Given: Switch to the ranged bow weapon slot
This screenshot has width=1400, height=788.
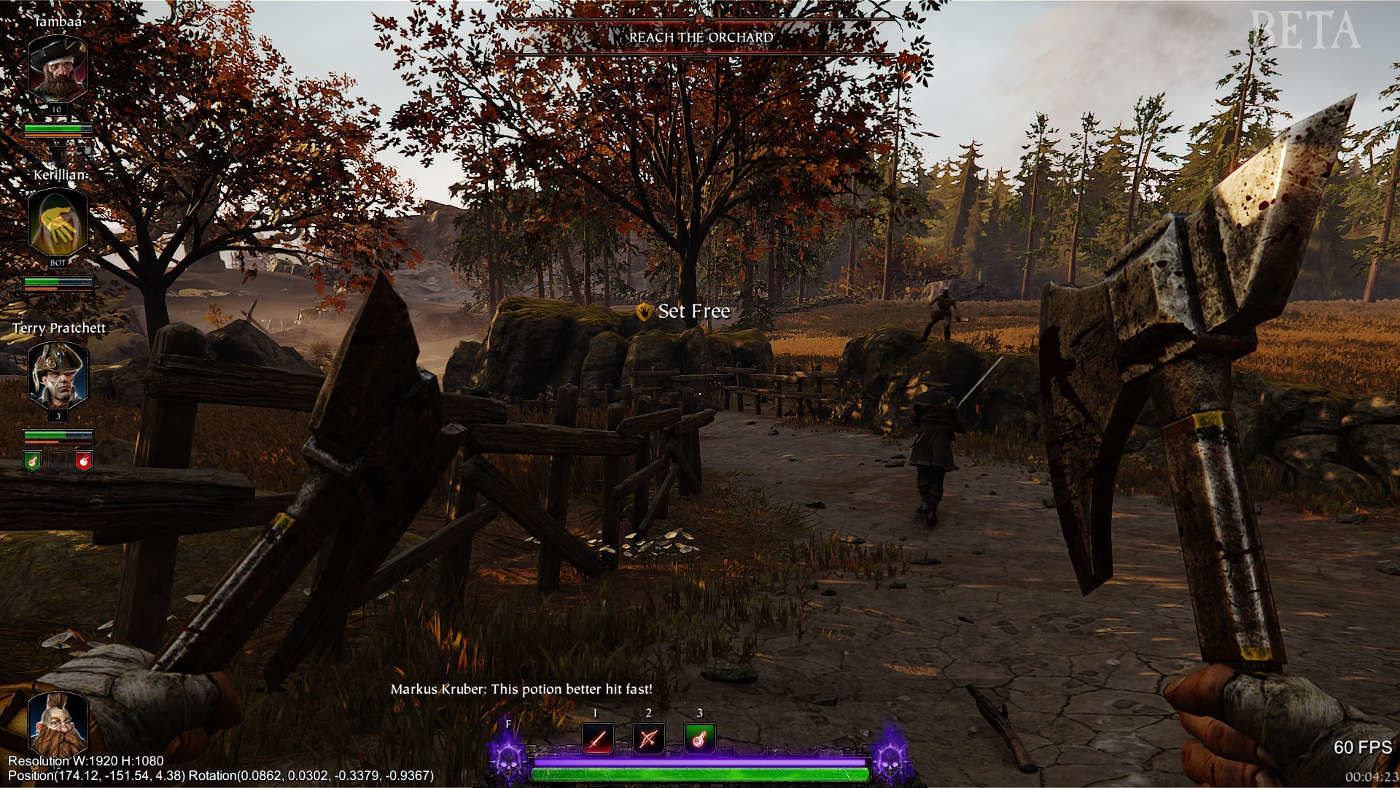Looking at the screenshot, I should pyautogui.click(x=649, y=738).
